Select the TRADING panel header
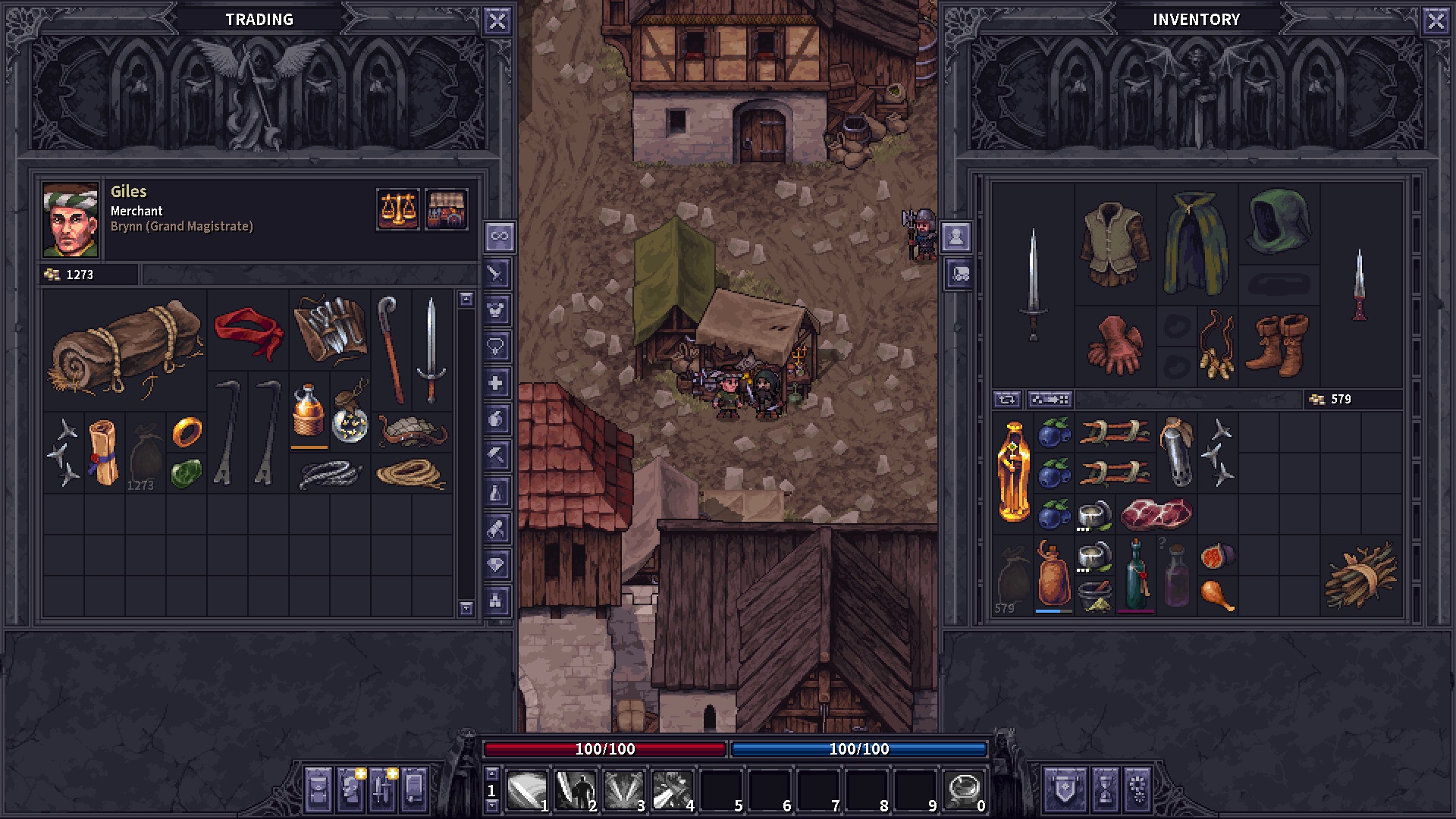This screenshot has width=1456, height=819. 259,19
